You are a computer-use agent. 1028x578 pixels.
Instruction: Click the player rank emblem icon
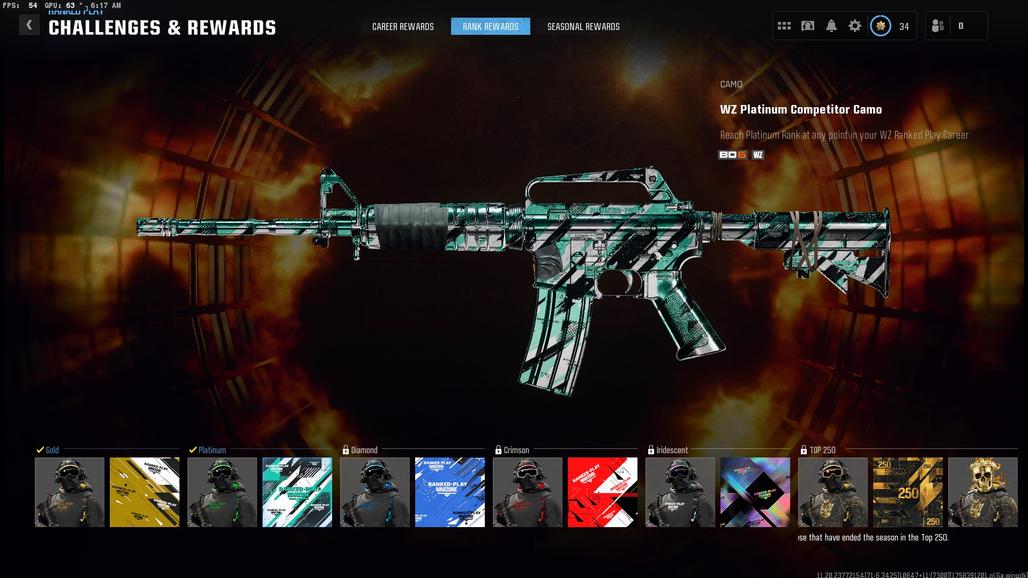pos(880,26)
